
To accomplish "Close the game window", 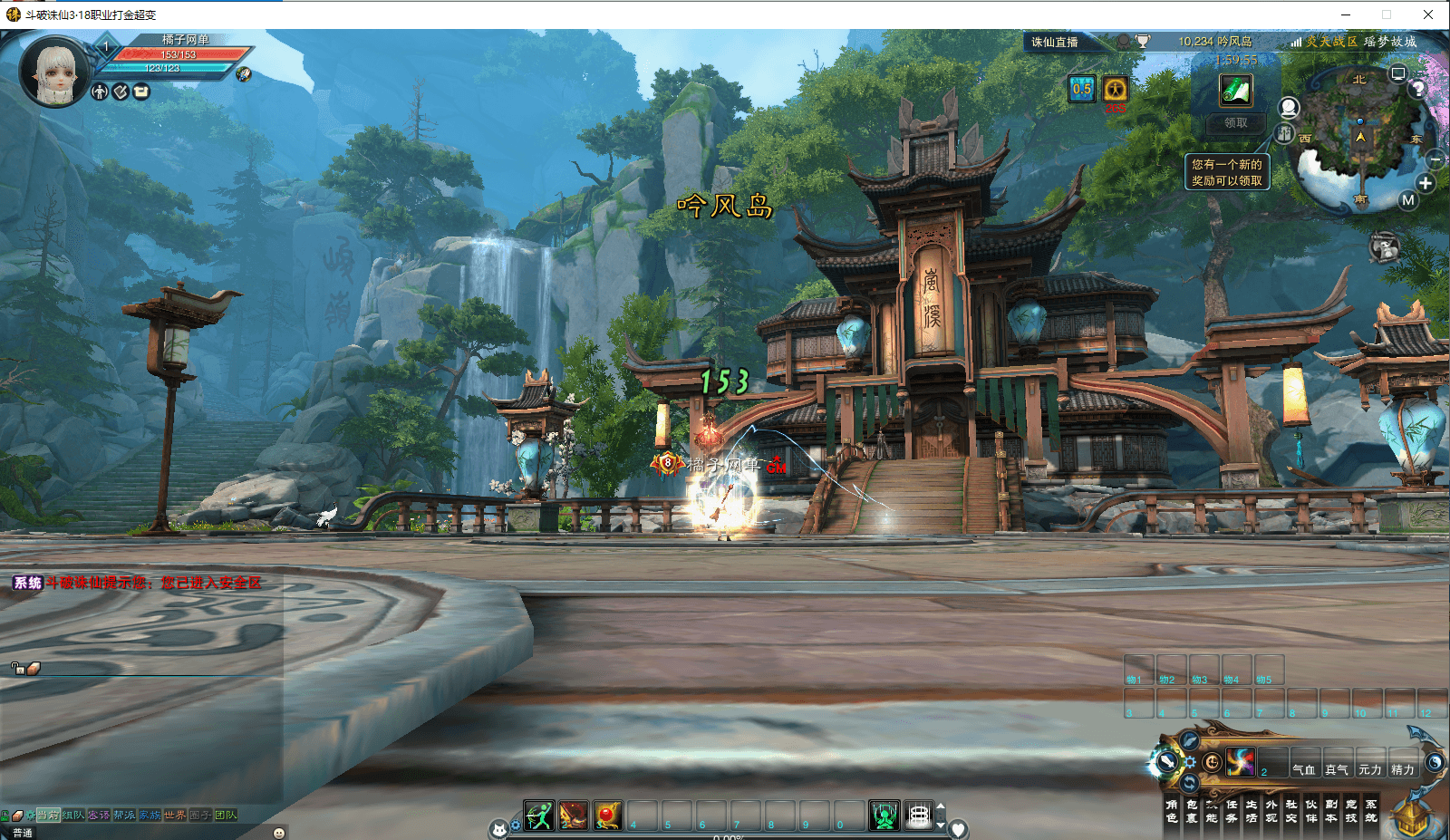I will click(x=1428, y=14).
